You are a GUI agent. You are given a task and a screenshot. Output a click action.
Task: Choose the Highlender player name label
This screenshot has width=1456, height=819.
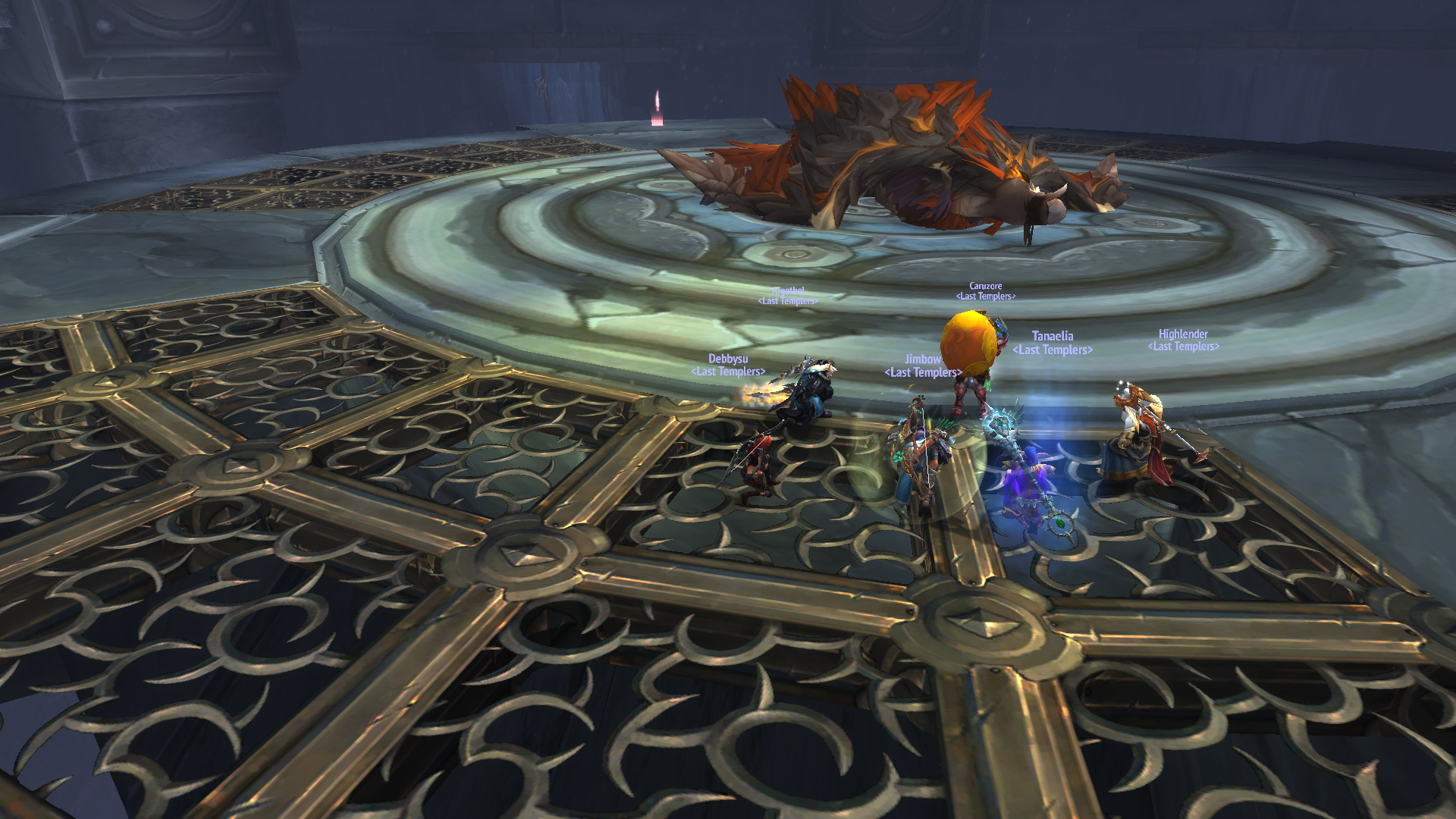click(x=1182, y=334)
